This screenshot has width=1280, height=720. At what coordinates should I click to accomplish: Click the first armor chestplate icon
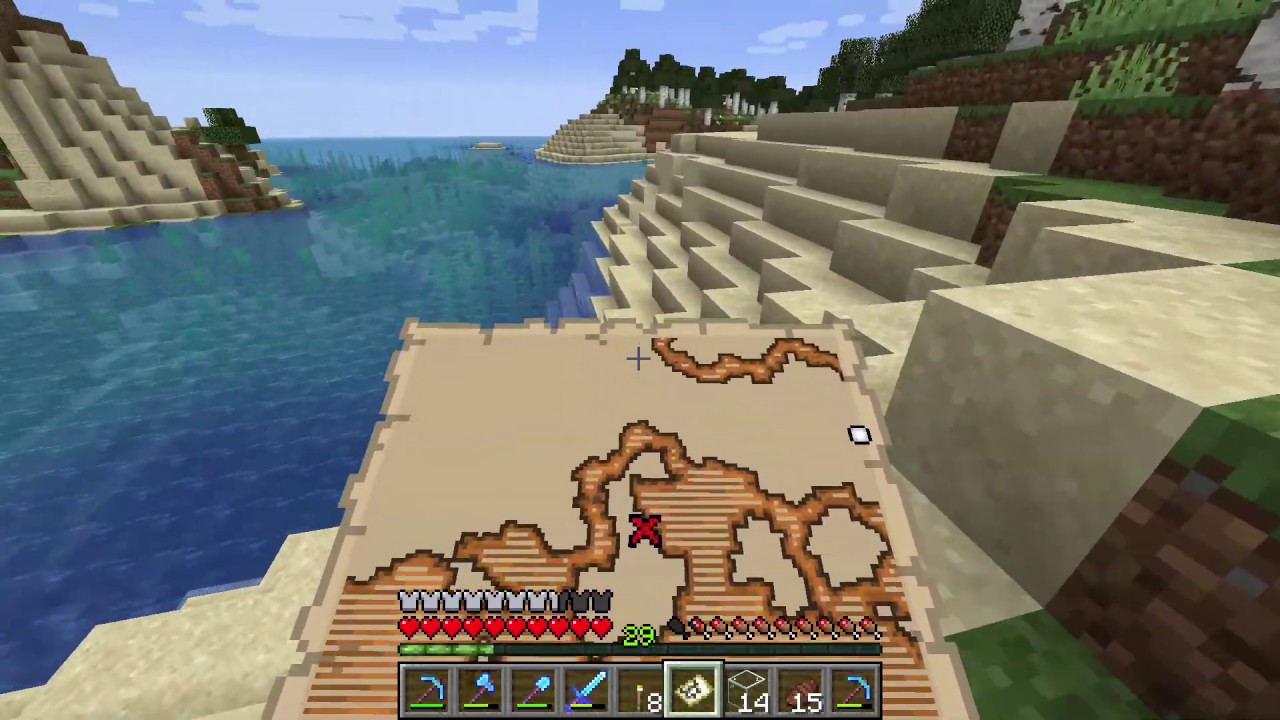tap(408, 600)
